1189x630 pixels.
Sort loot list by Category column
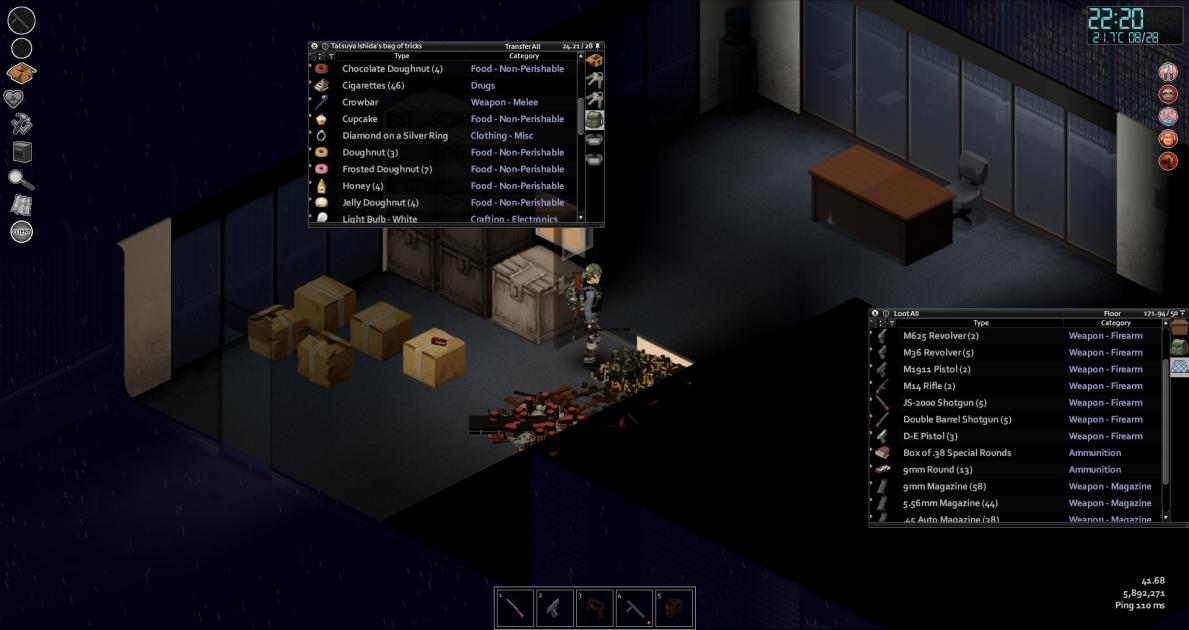tap(1115, 323)
